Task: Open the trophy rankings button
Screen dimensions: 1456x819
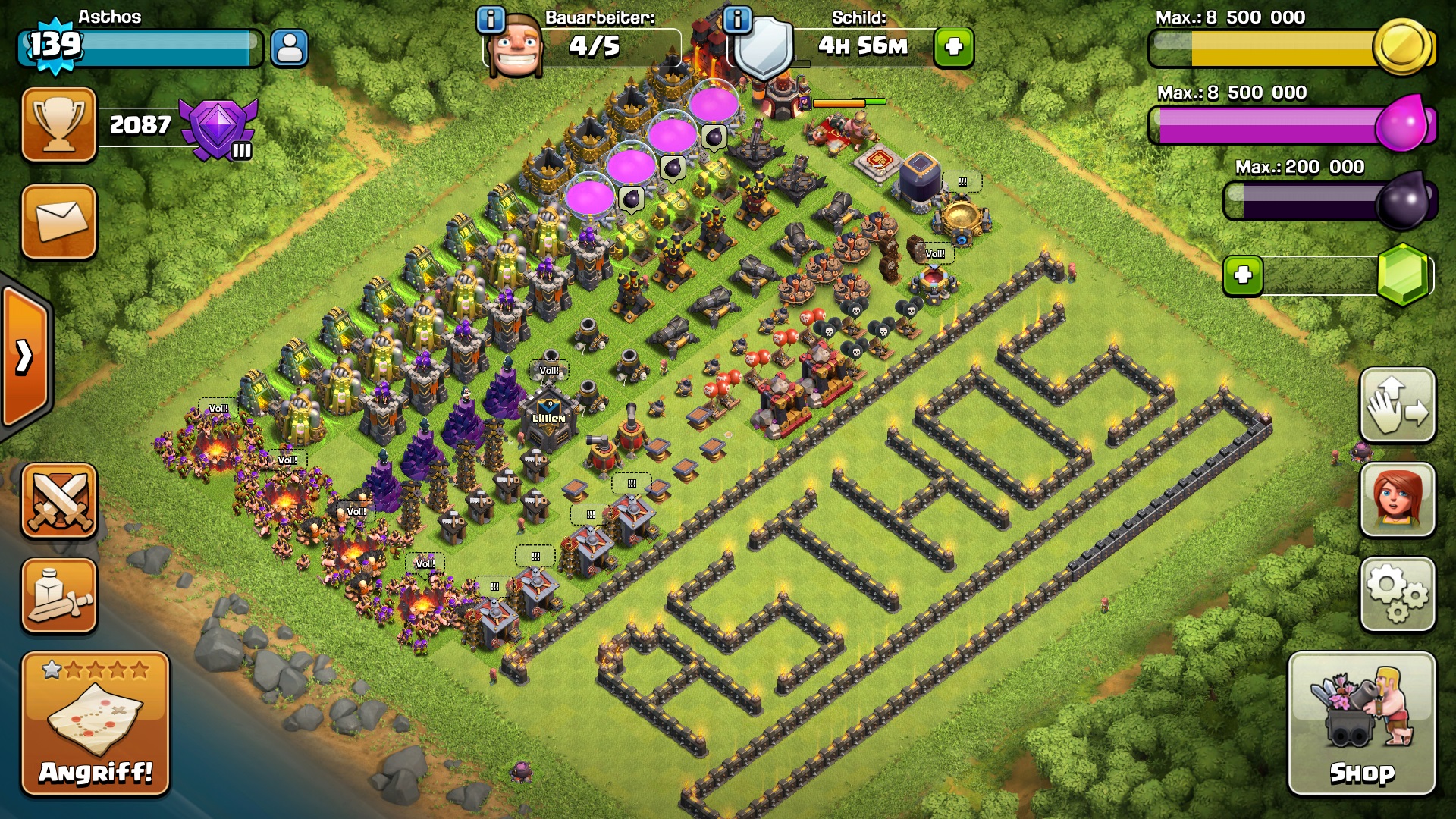Action: tap(59, 124)
